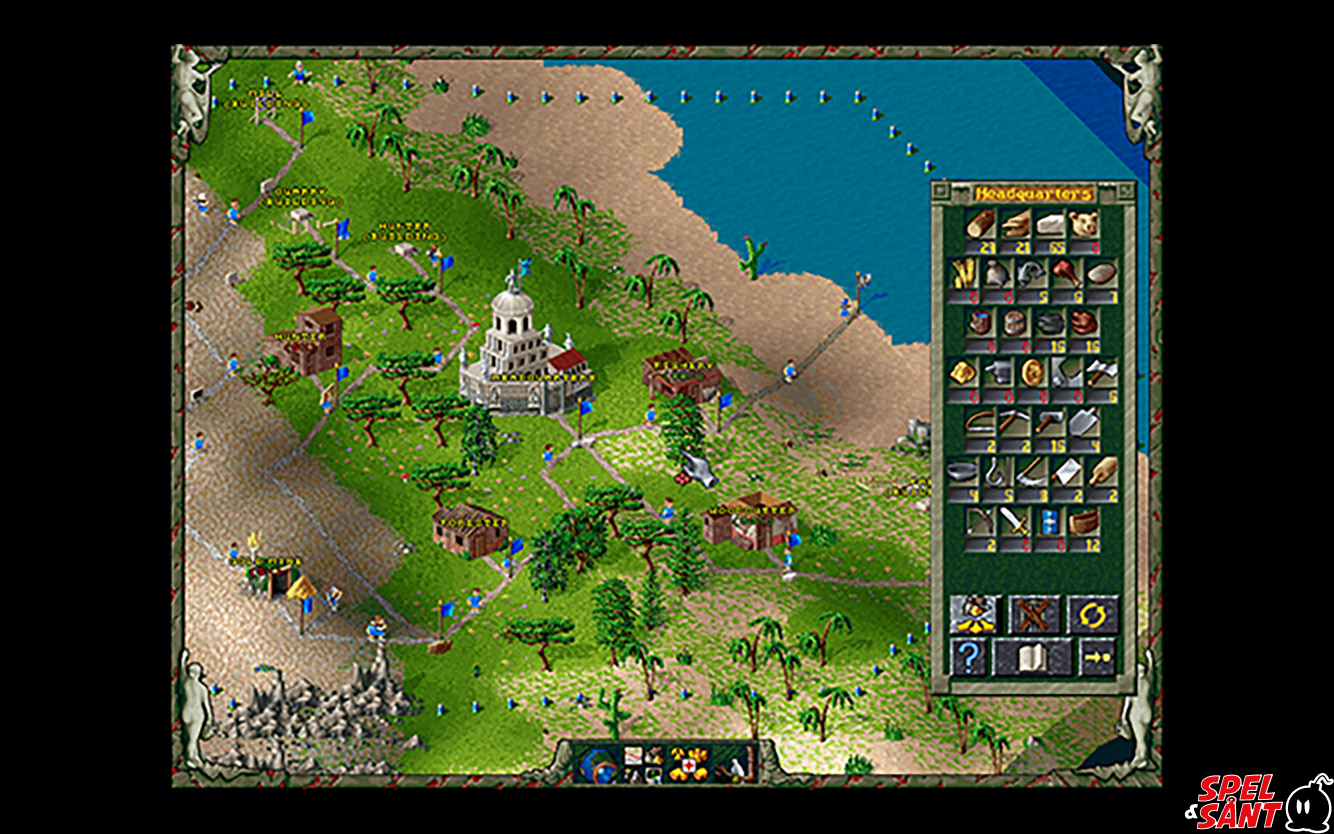
Task: Select the pig stock slot
Action: click(1084, 224)
